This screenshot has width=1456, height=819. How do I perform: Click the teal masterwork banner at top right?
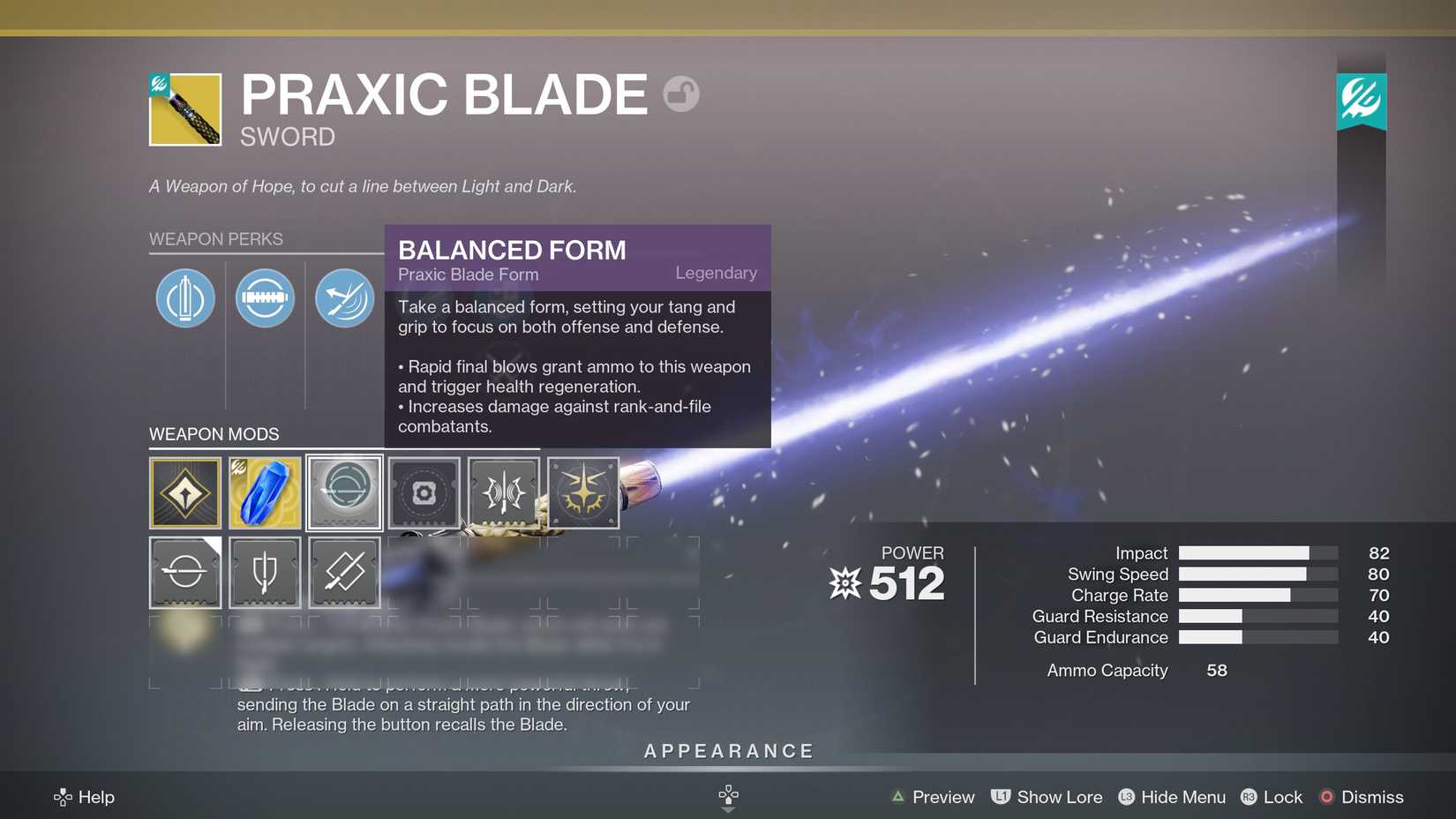point(1362,100)
